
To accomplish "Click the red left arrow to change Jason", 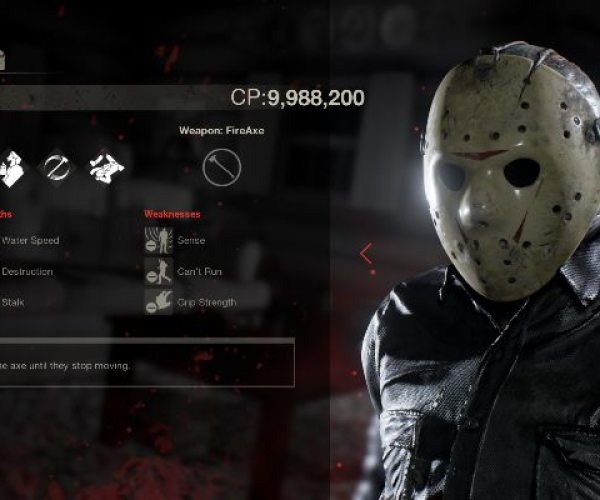I will 366,254.
